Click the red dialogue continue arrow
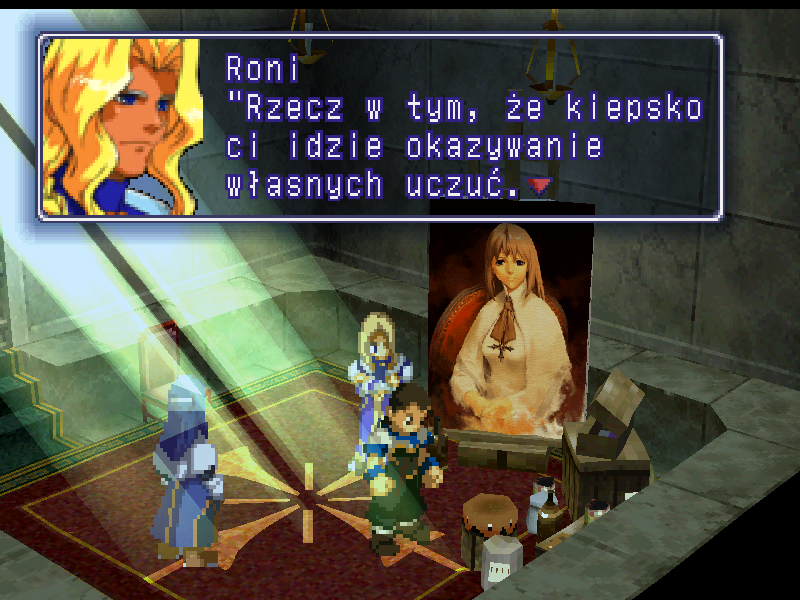This screenshot has width=800, height=600. [540, 186]
